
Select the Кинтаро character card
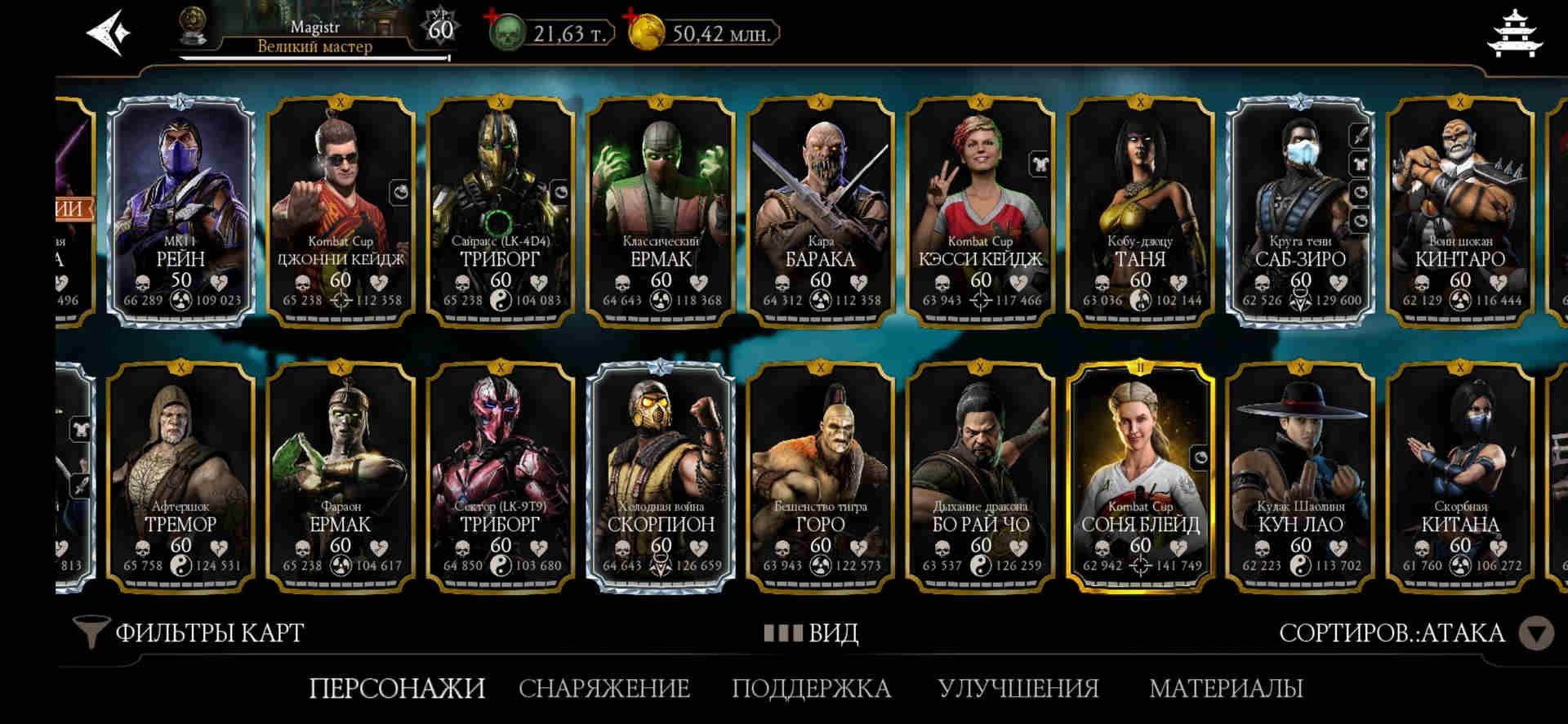coord(1459,211)
